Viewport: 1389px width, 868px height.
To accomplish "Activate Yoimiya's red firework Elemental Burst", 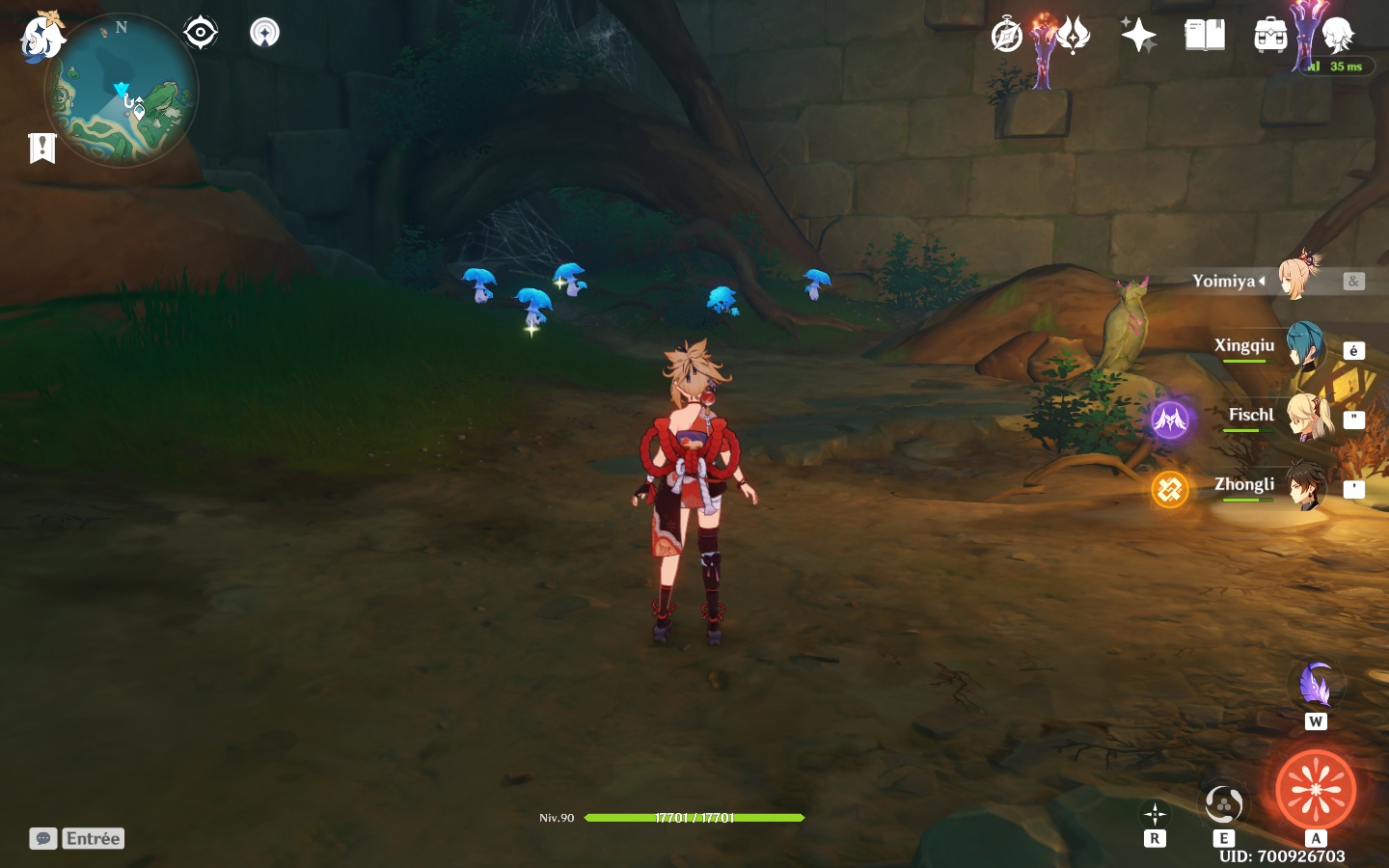I will [x=1316, y=790].
